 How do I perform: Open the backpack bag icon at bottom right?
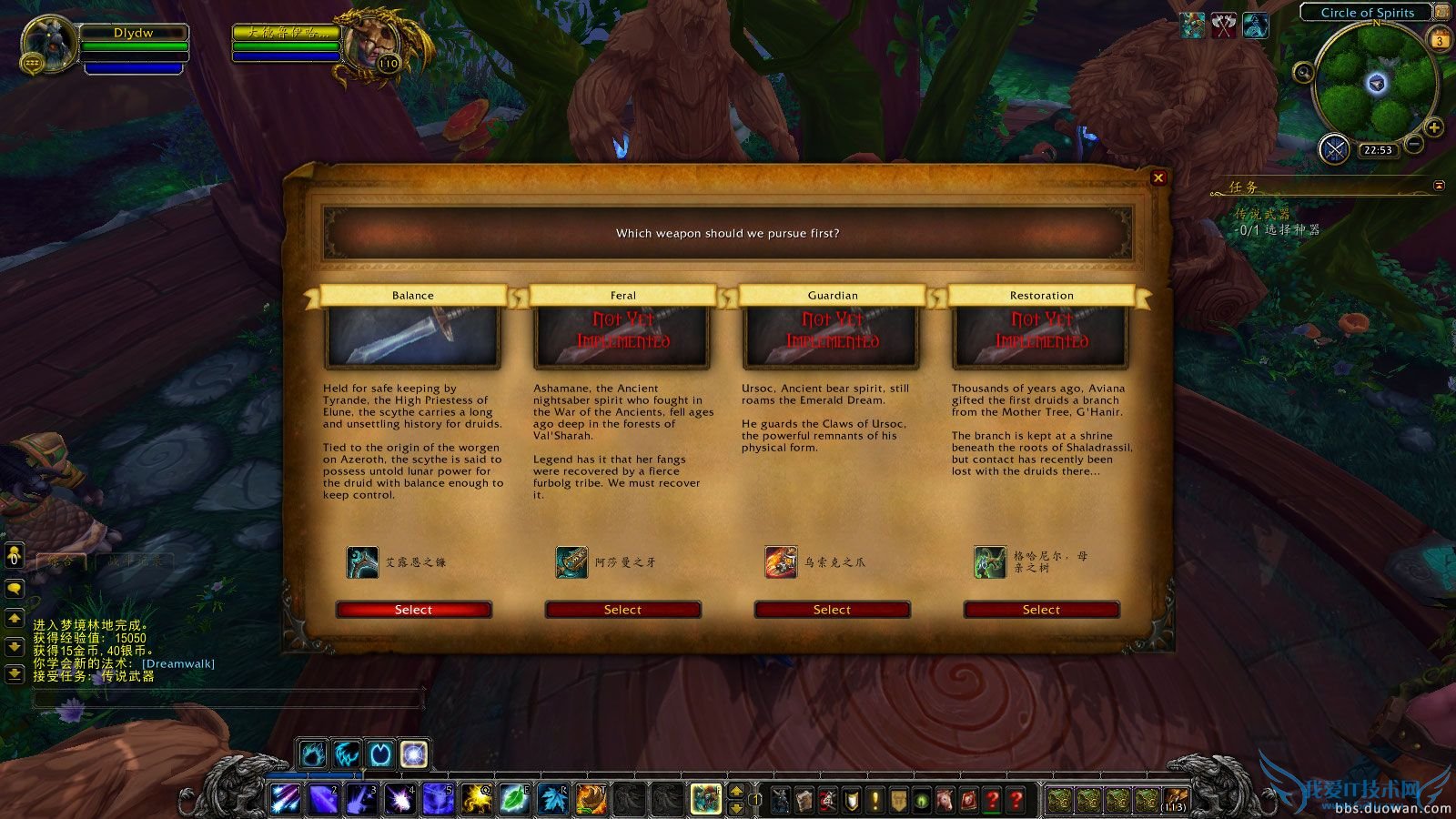[x=1176, y=798]
